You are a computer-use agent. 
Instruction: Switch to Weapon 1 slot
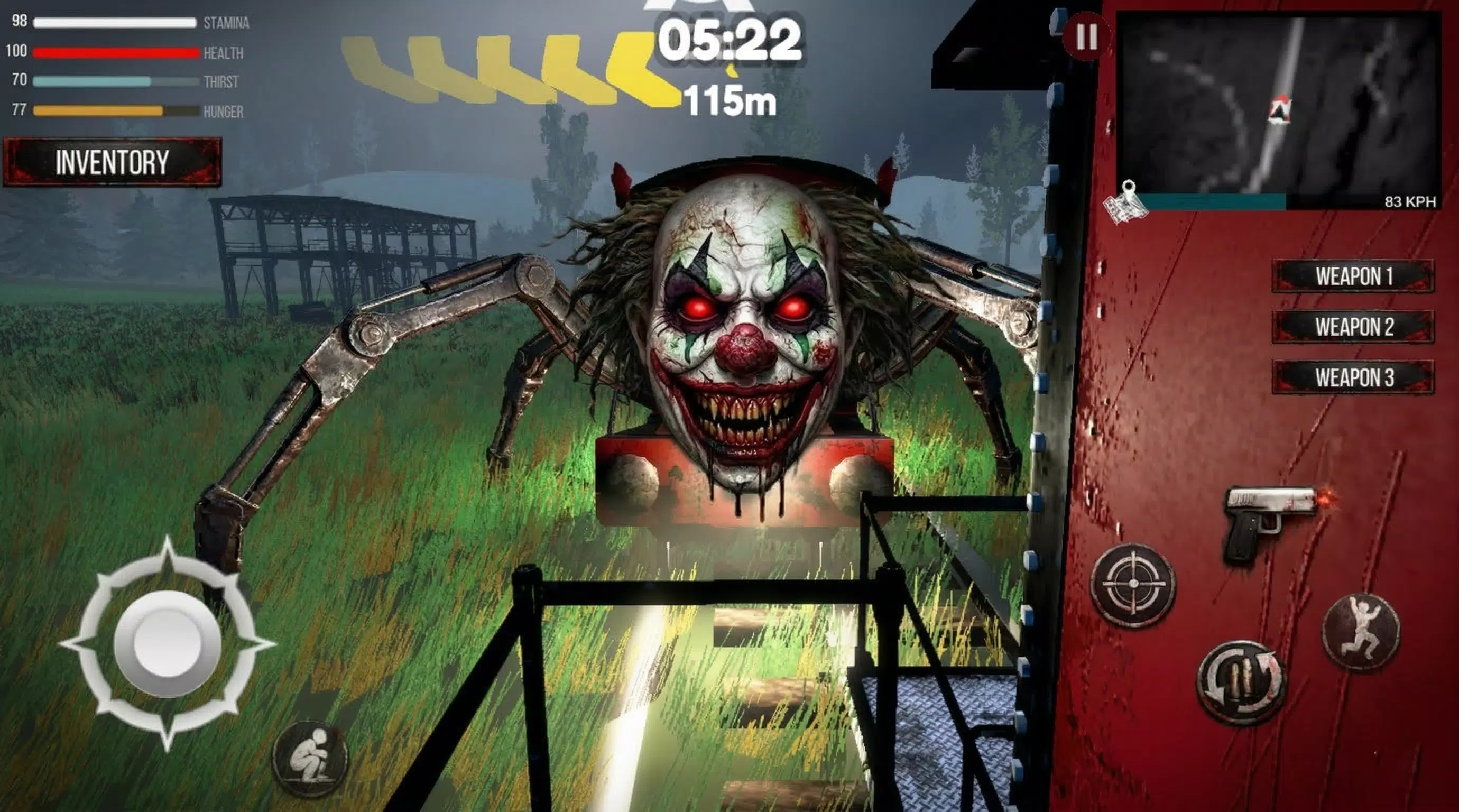1353,276
